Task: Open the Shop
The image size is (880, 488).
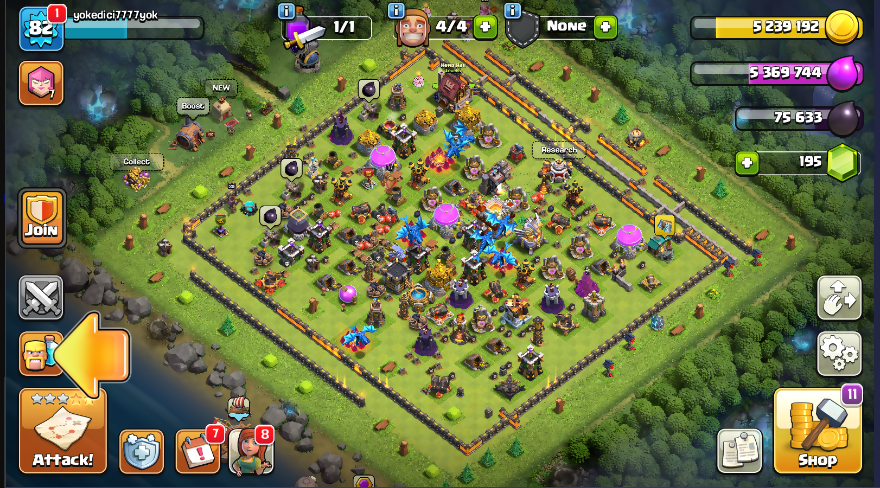Action: (817, 430)
